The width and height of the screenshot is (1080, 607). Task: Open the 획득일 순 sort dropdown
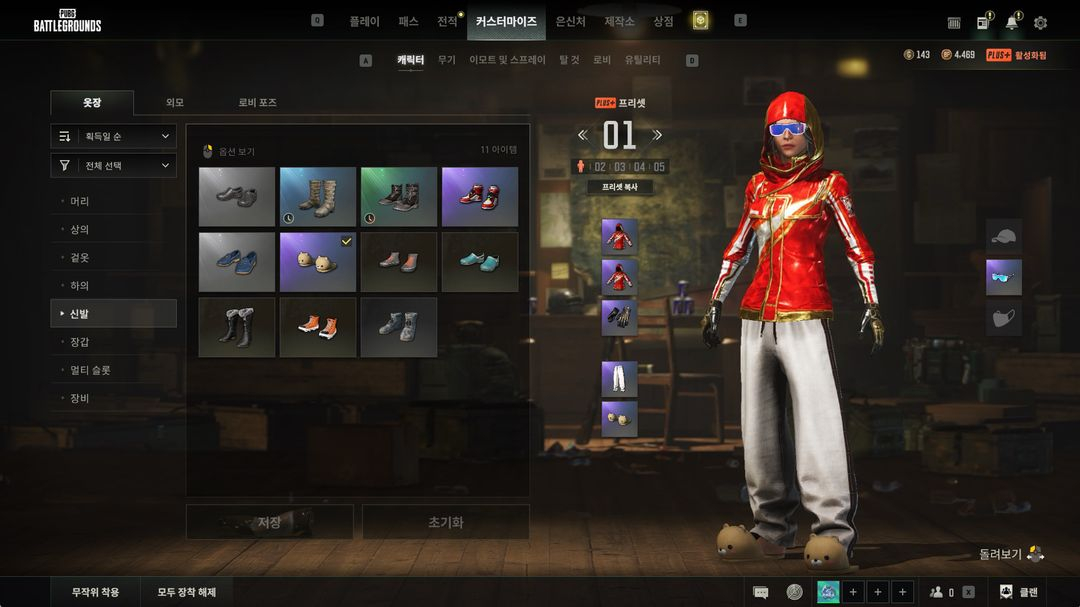pos(114,136)
